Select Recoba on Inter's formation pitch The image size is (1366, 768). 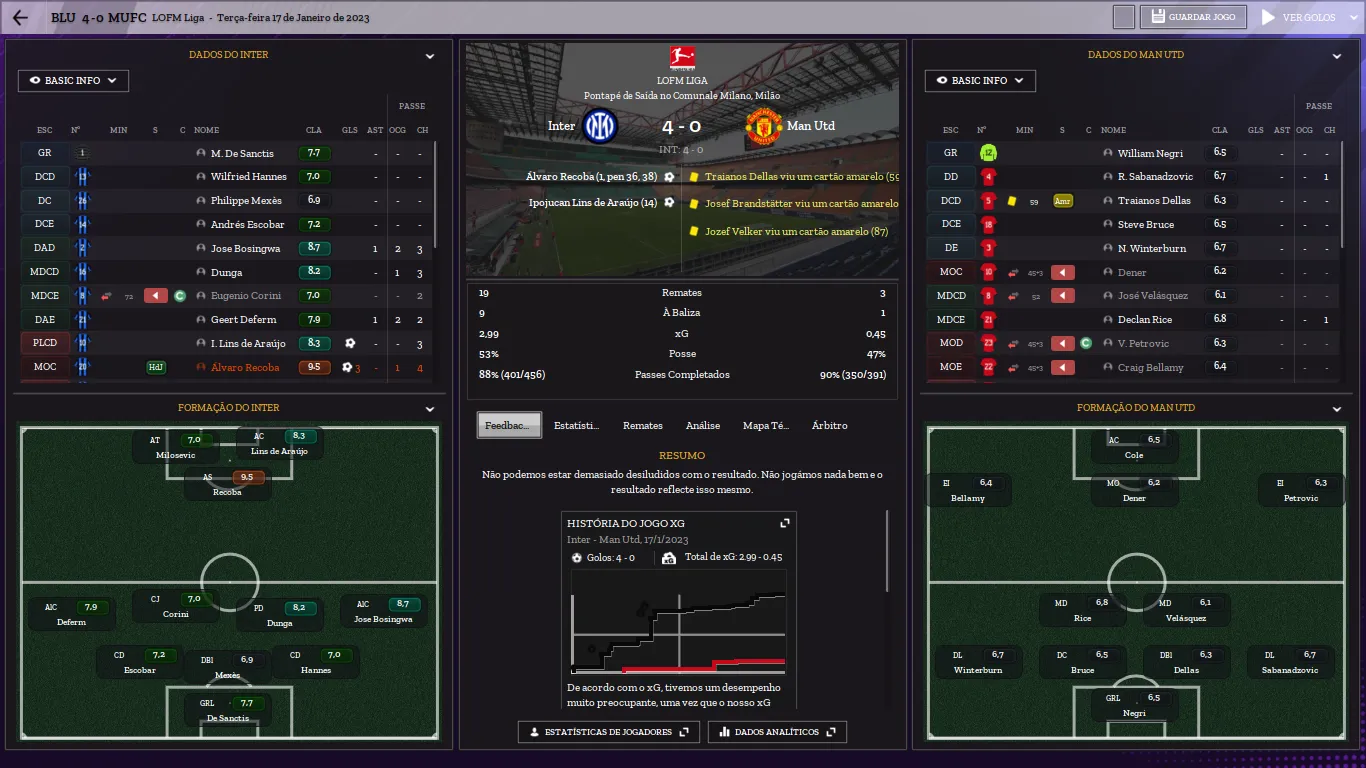227,484
